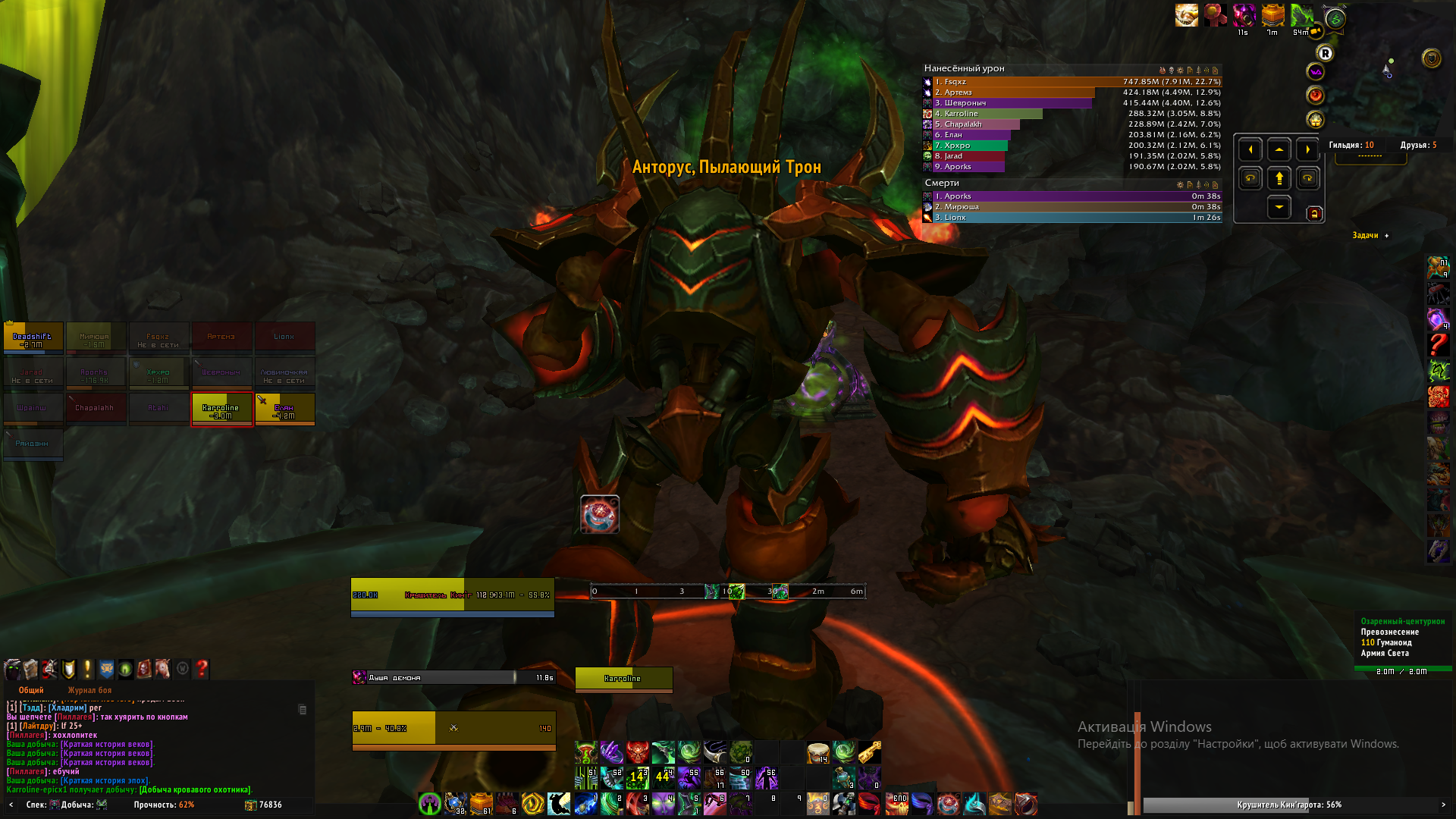Open the Друзья friends list

1418,145
